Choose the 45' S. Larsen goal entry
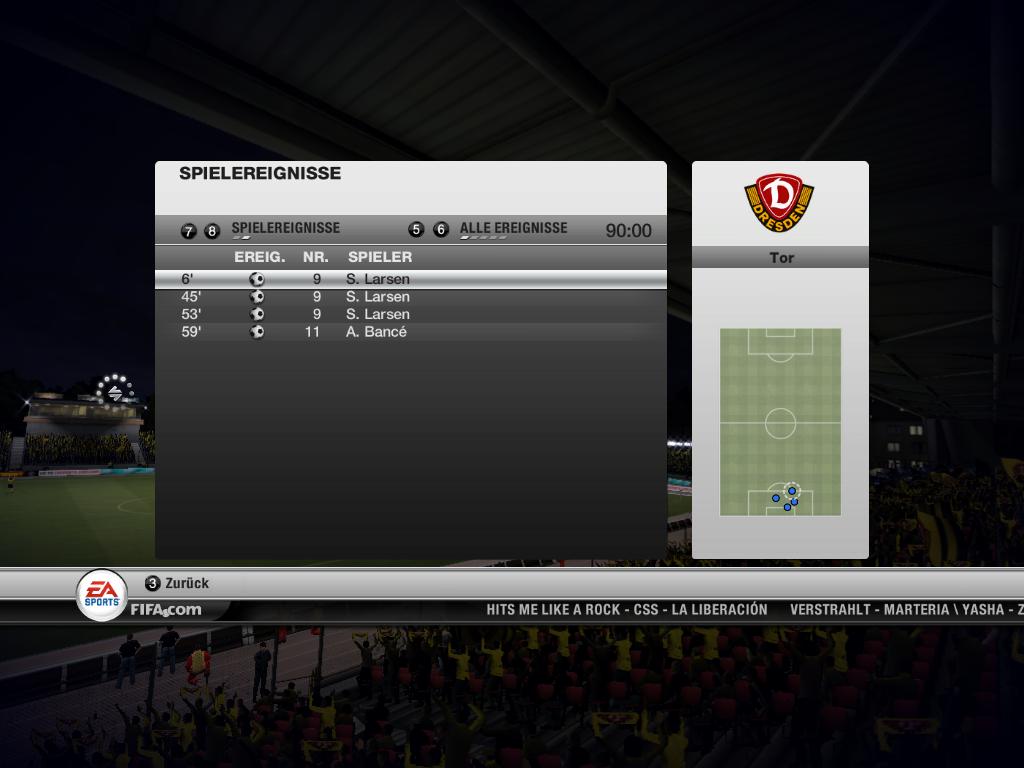 tap(410, 297)
